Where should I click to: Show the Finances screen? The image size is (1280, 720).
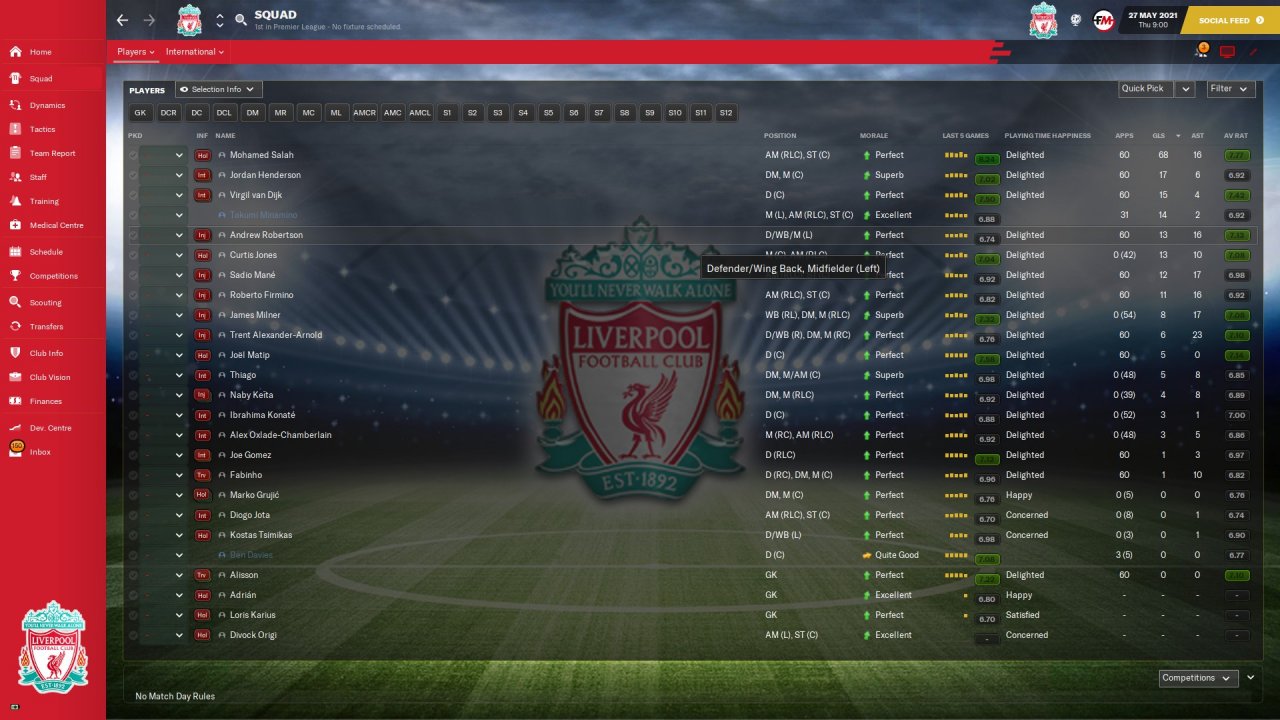[45, 401]
